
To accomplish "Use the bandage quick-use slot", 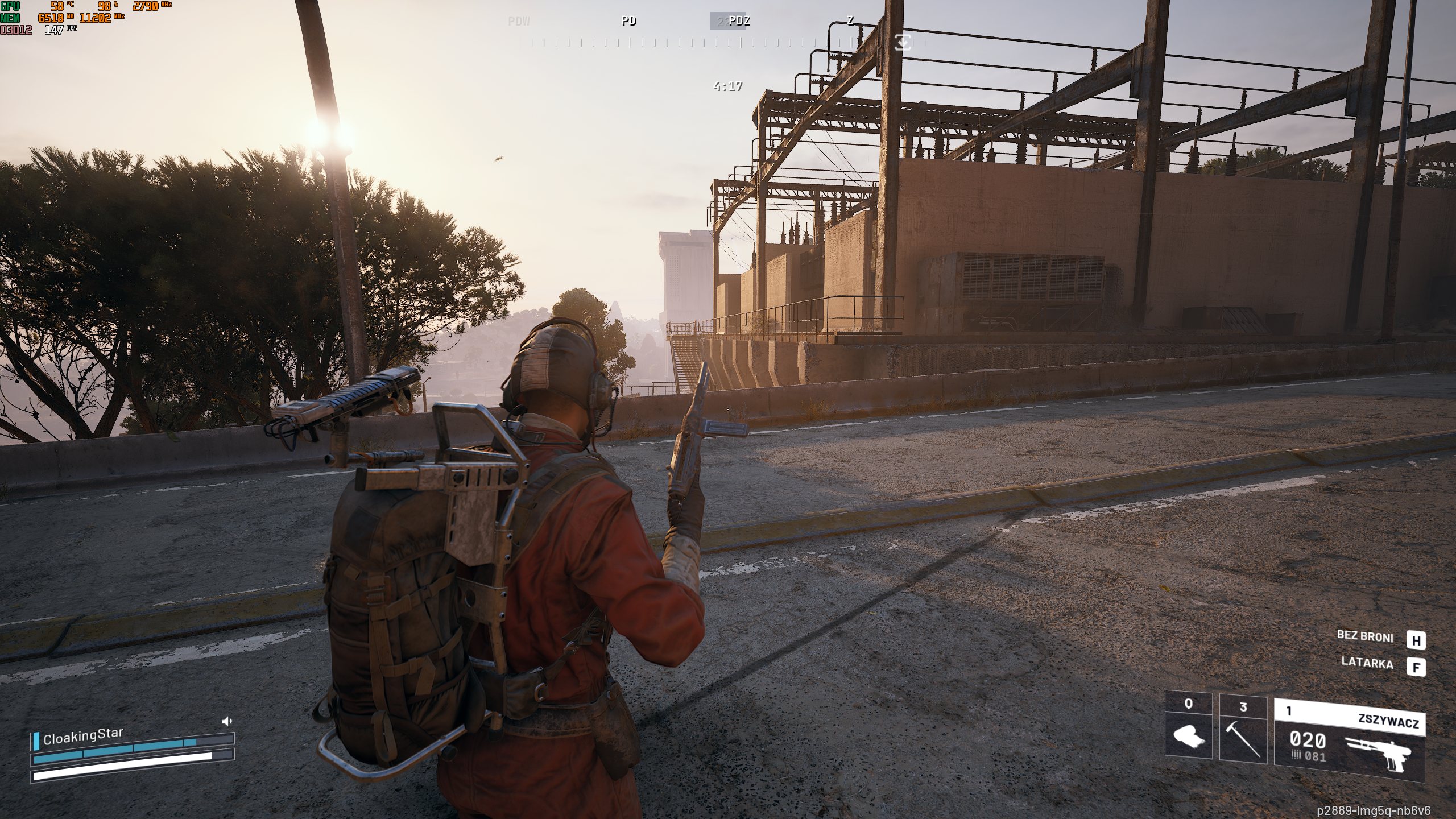I will pyautogui.click(x=1188, y=729).
